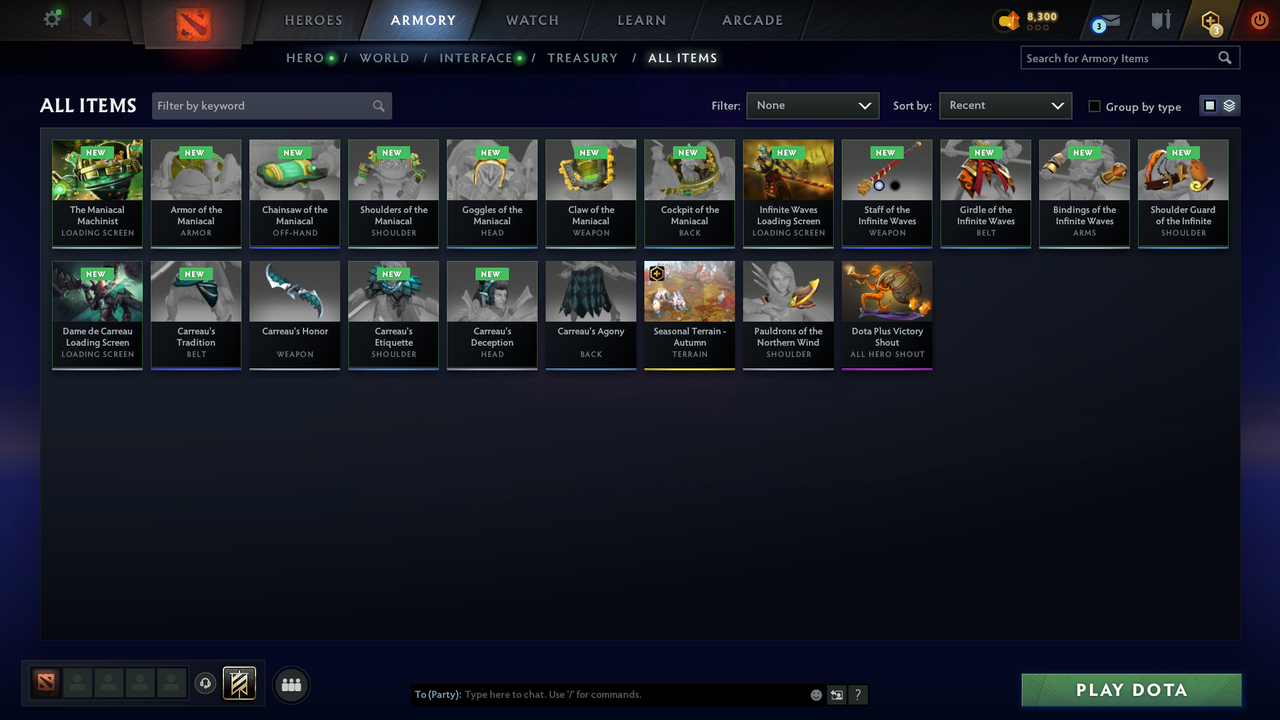This screenshot has width=1280, height=720.
Task: Click the back arrow near the Dota logo
Action: click(x=86, y=17)
